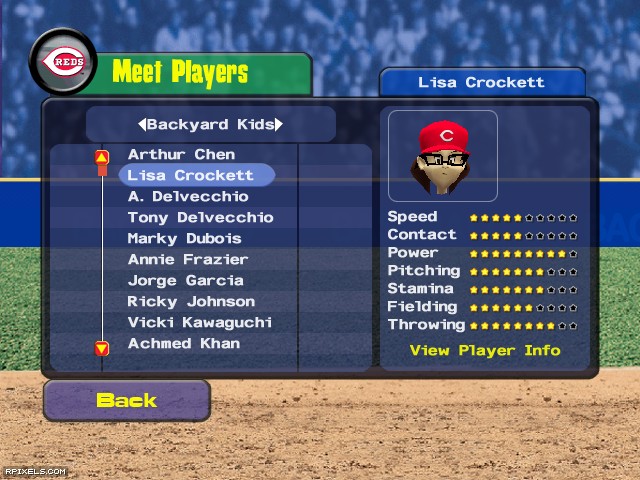640x480 pixels.
Task: Switch to previous team with left arrow
Action: point(142,125)
